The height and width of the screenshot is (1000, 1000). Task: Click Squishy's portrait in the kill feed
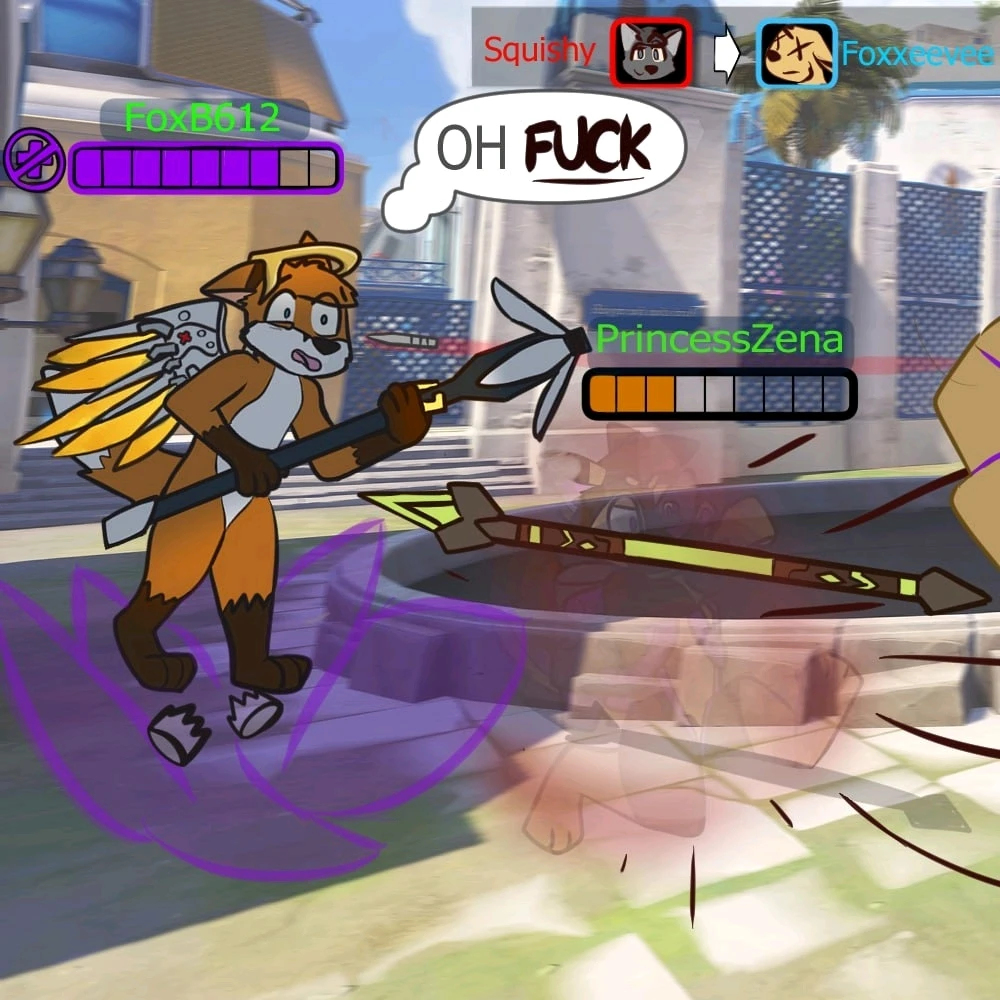click(x=651, y=53)
